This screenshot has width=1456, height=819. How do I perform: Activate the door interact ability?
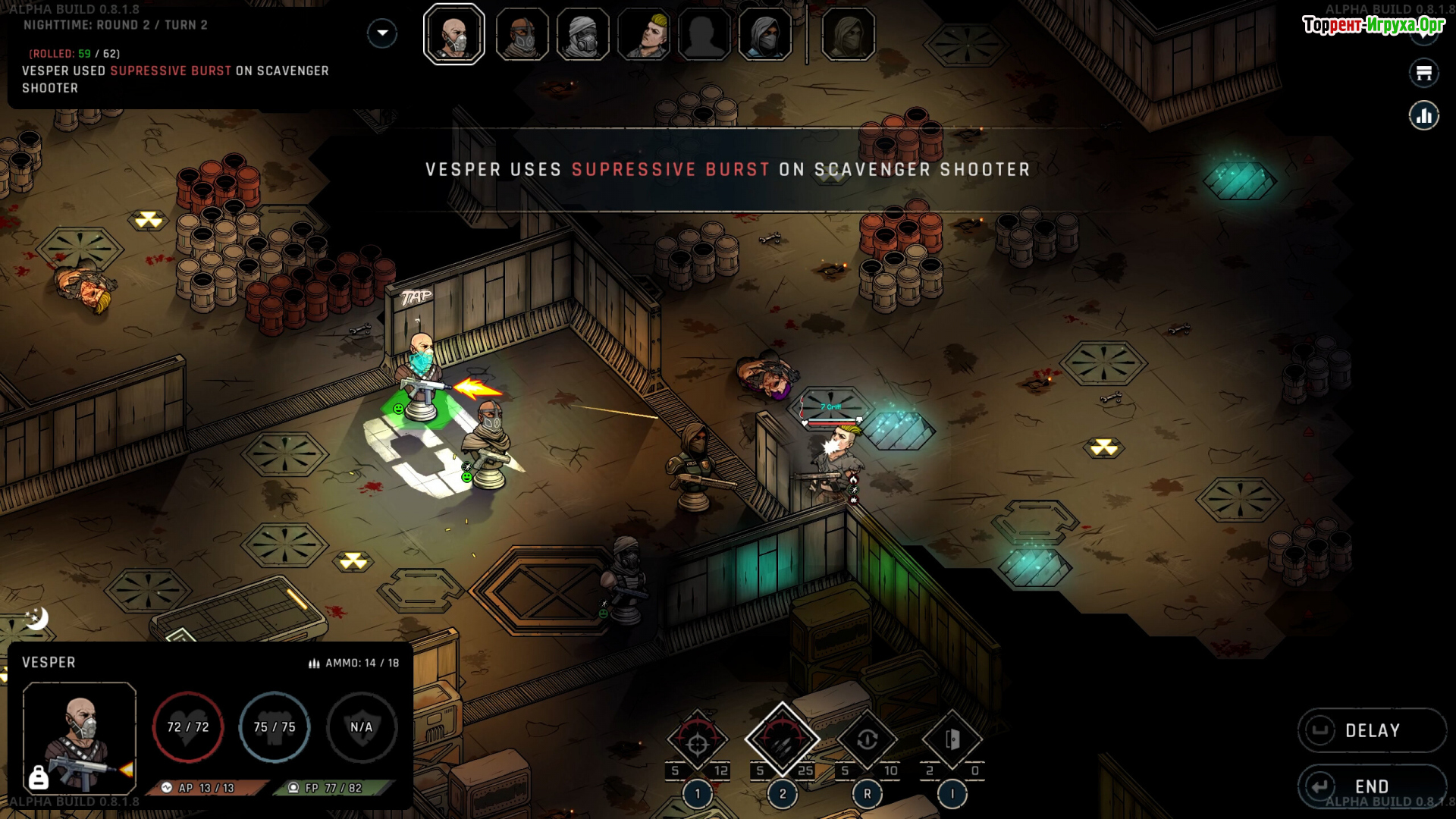click(x=952, y=740)
